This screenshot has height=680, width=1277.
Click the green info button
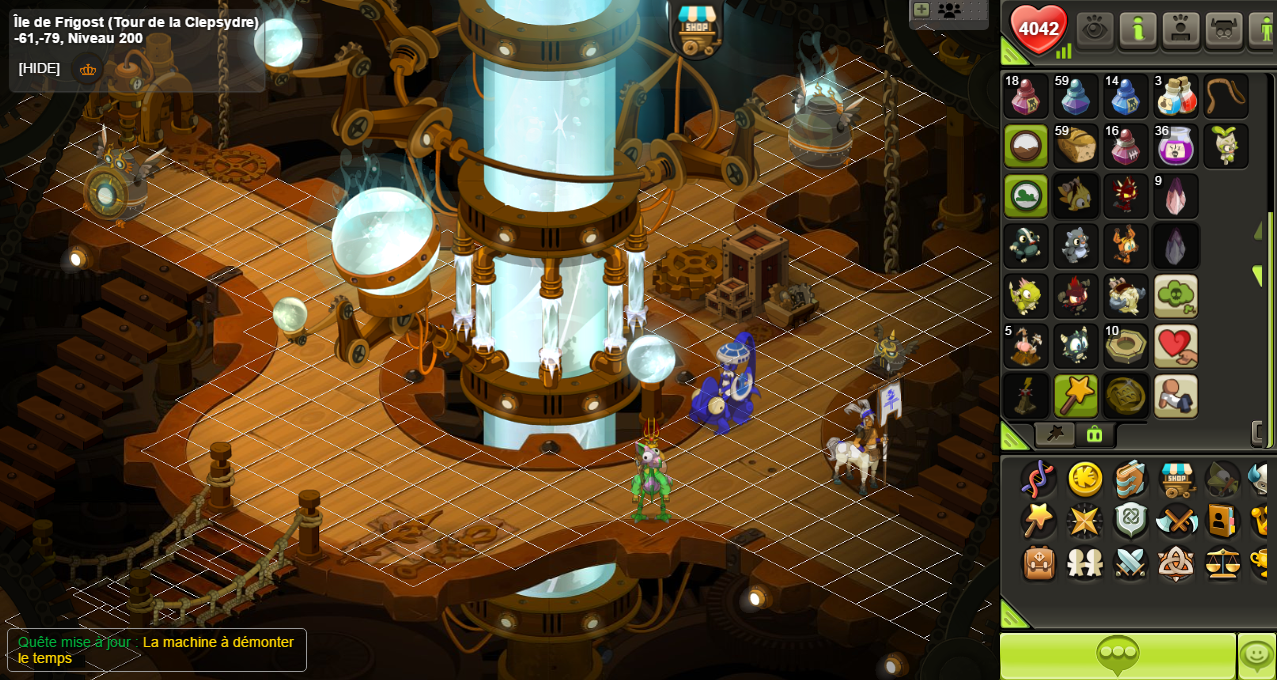click(x=1138, y=30)
